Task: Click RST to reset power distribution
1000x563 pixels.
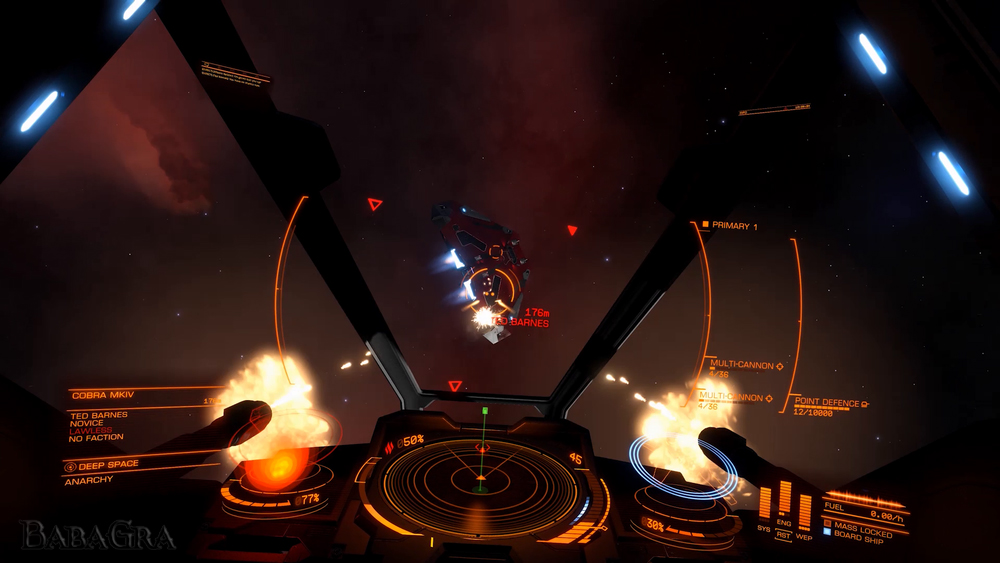Action: (785, 535)
